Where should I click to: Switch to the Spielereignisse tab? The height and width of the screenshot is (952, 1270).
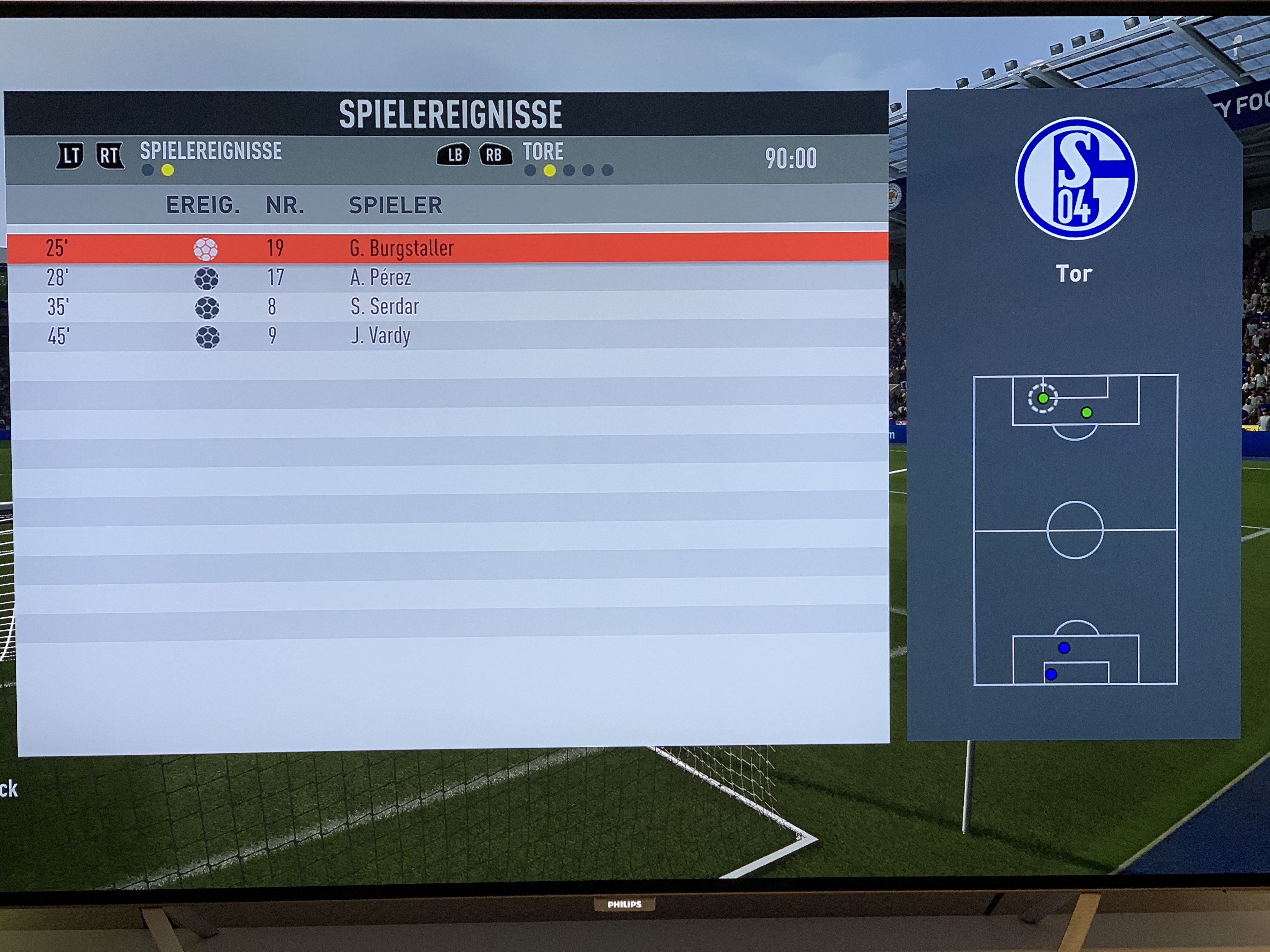pyautogui.click(x=211, y=151)
